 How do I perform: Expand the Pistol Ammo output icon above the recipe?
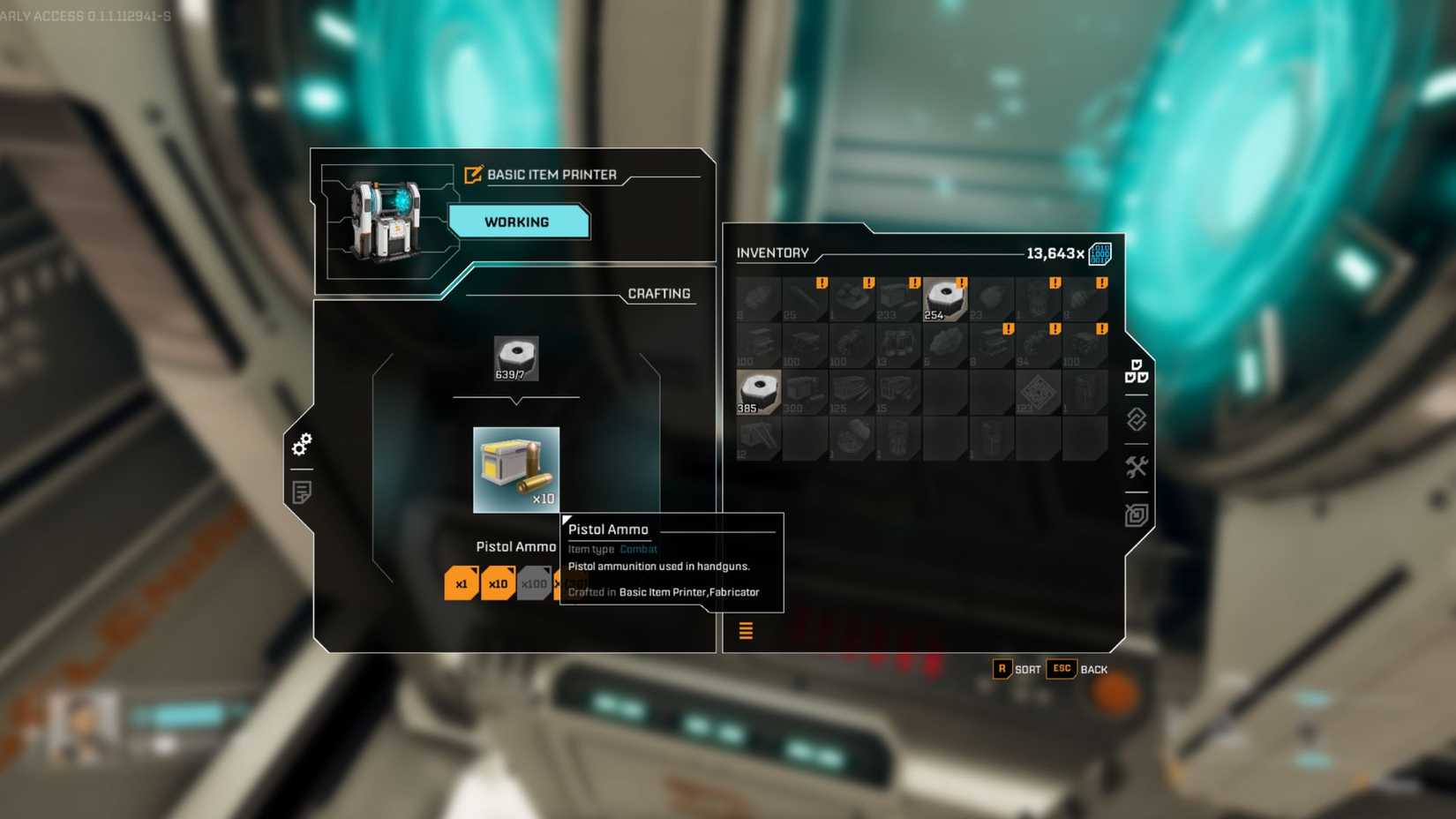tap(515, 470)
